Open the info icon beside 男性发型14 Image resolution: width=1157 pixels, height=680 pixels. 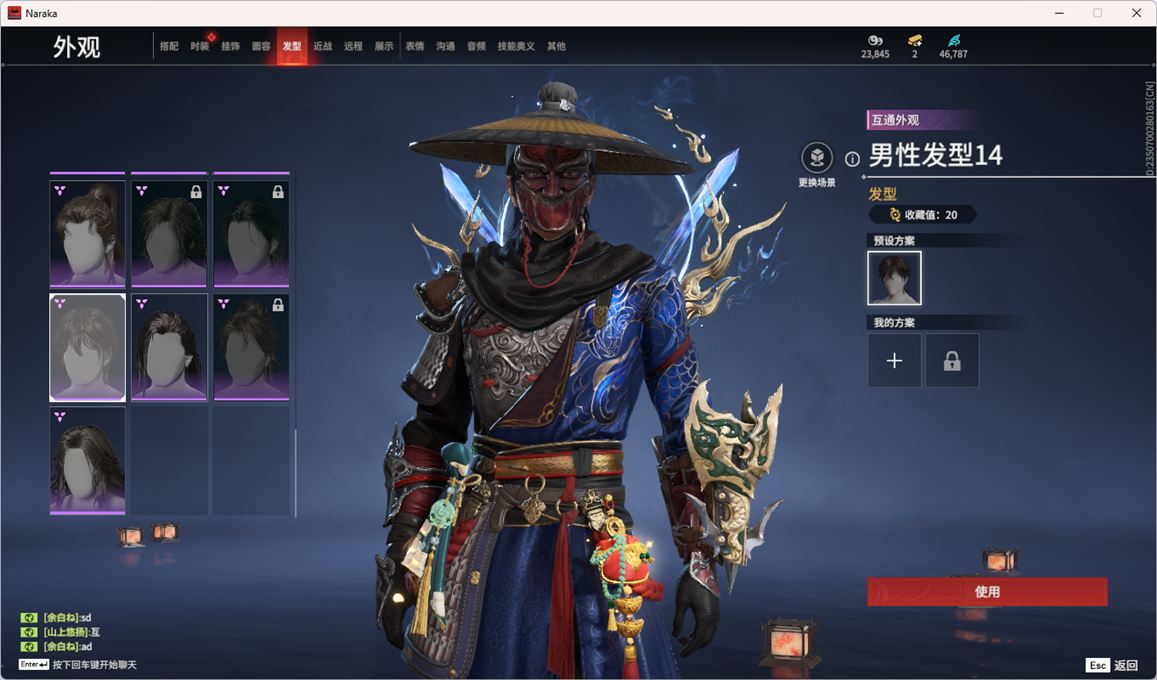tap(852, 158)
